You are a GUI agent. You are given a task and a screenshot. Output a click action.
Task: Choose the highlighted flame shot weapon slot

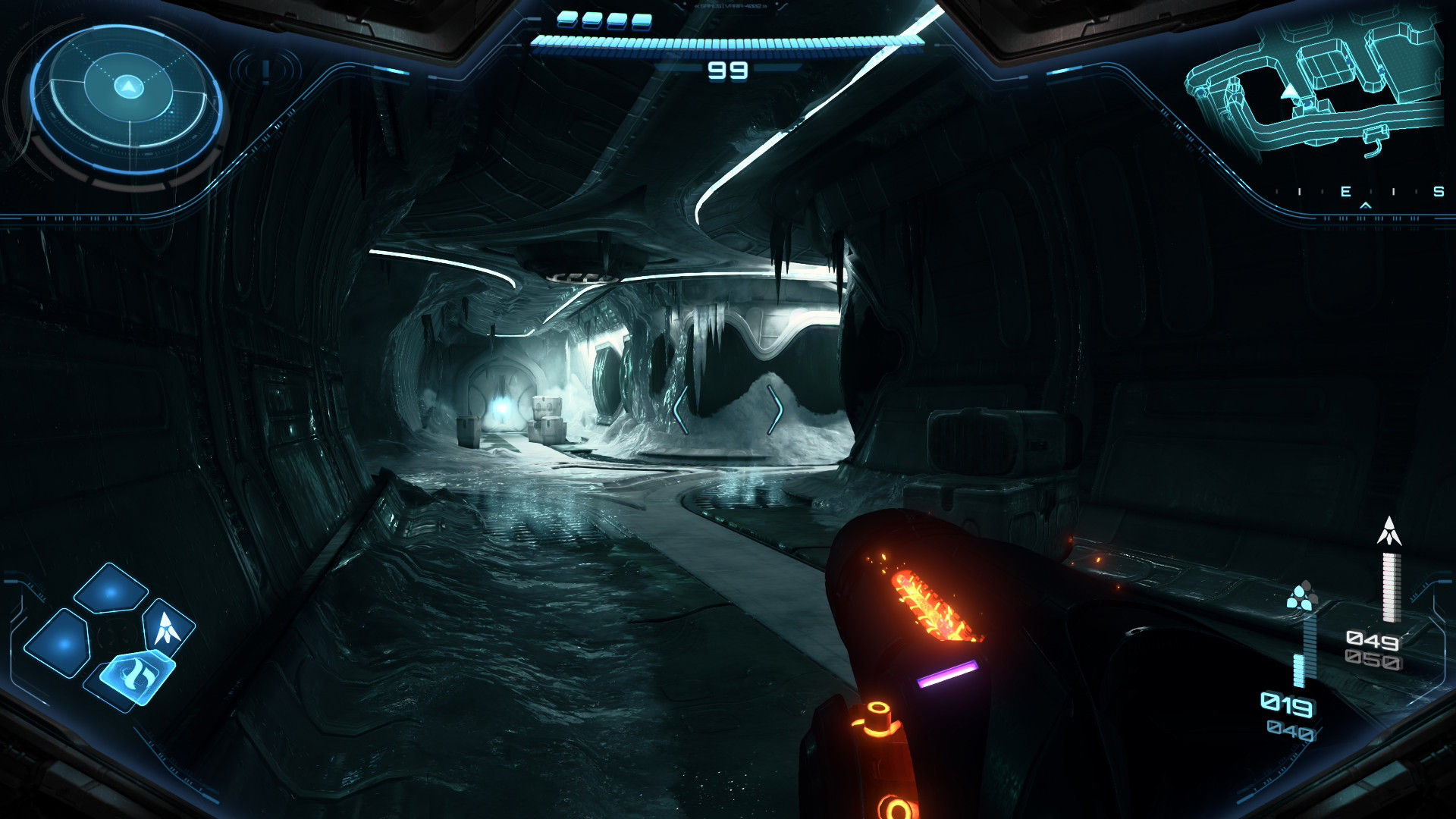136,673
